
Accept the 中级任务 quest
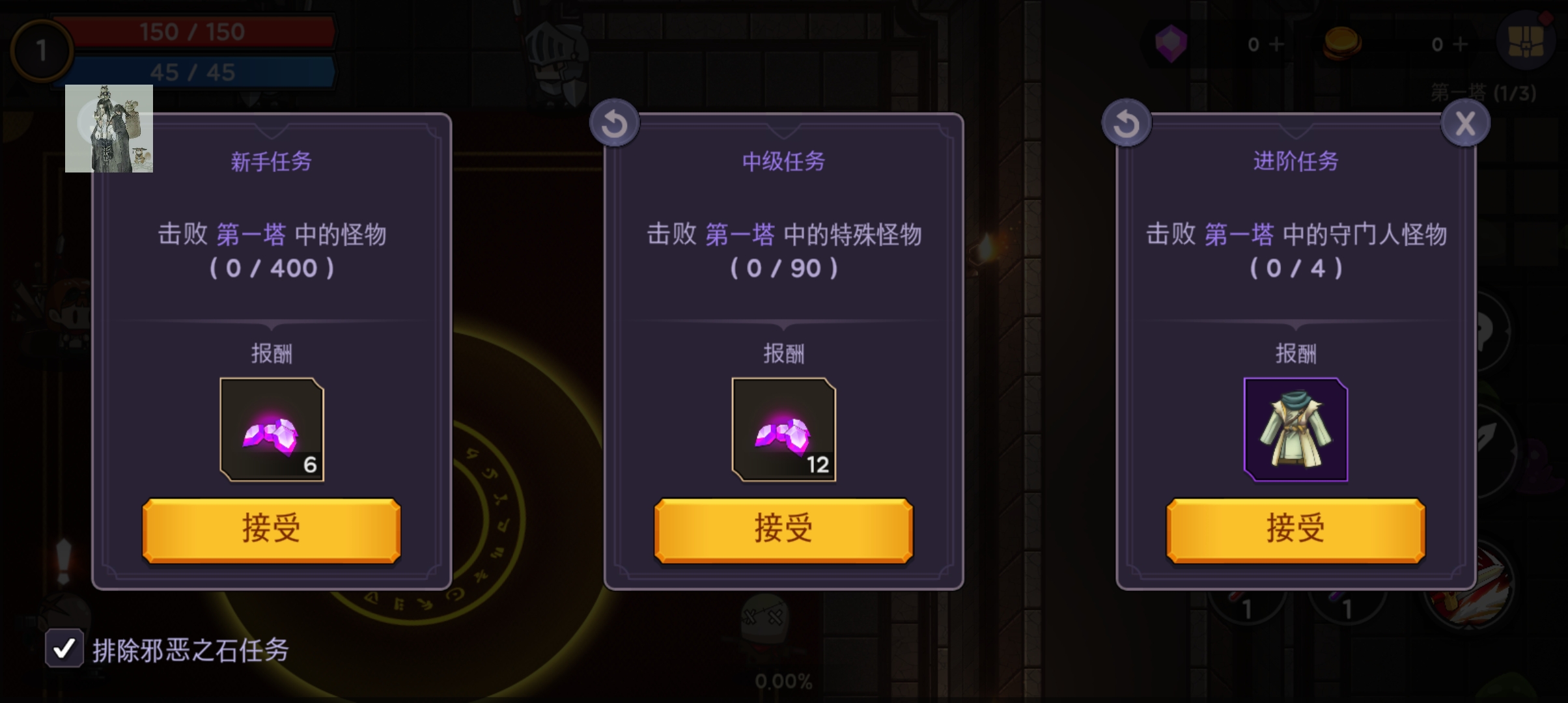pos(783,529)
